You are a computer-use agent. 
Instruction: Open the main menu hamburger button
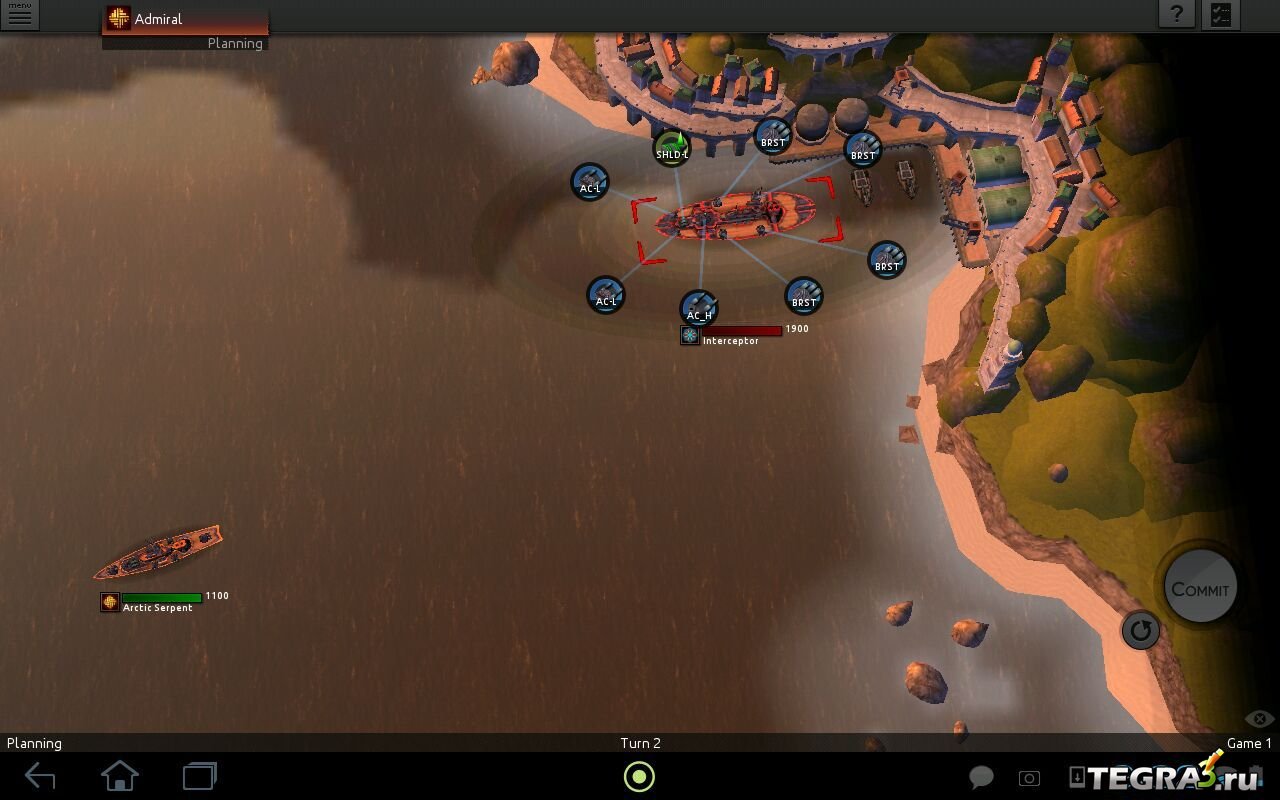click(x=19, y=15)
